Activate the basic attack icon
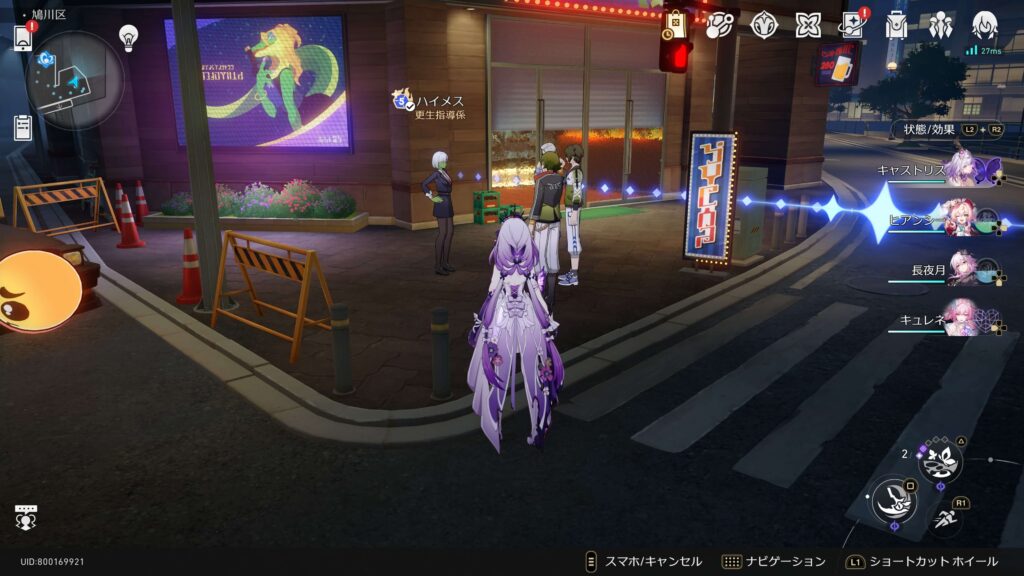 pyautogui.click(x=893, y=501)
